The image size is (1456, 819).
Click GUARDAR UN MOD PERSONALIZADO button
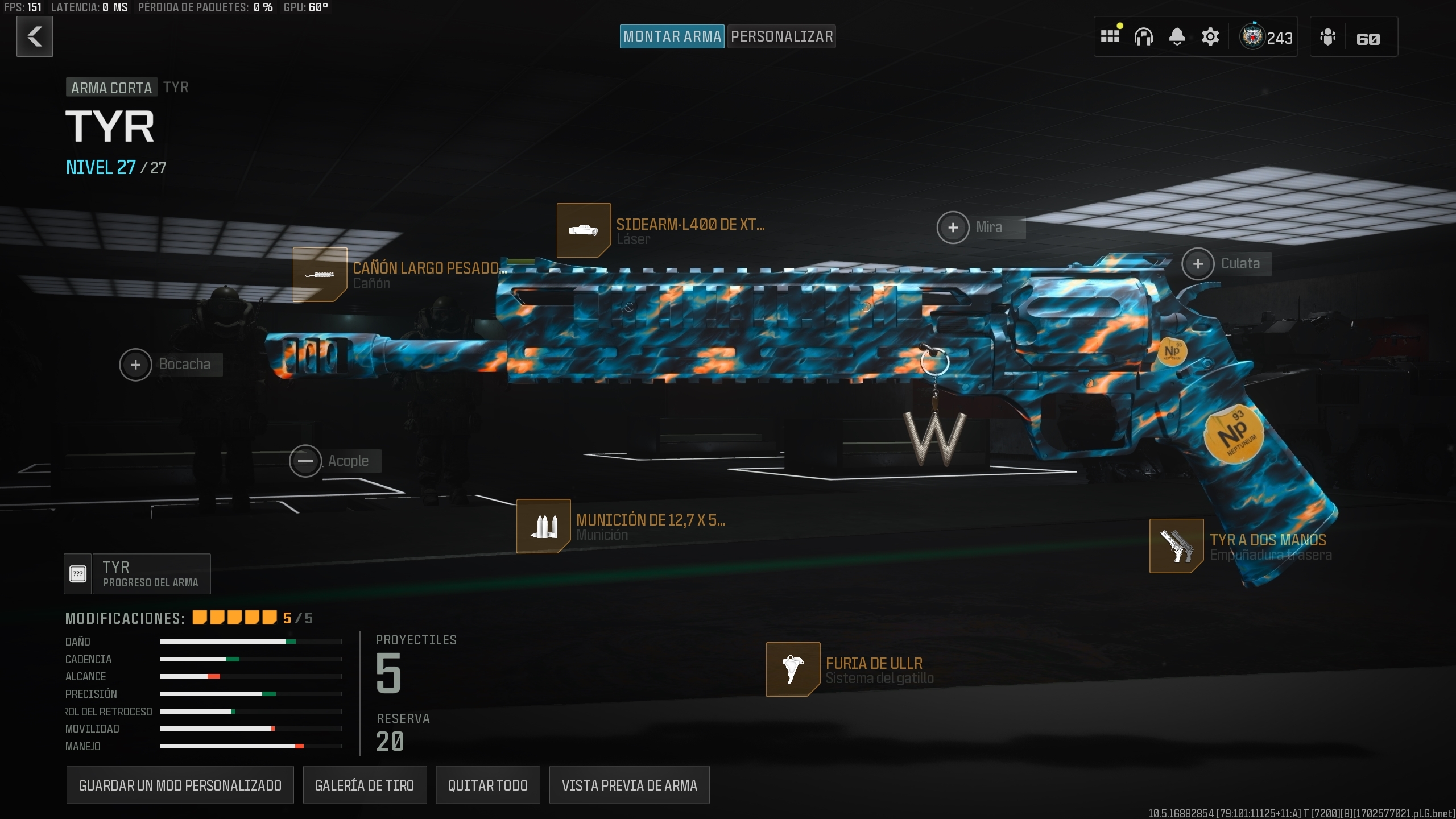tap(180, 785)
